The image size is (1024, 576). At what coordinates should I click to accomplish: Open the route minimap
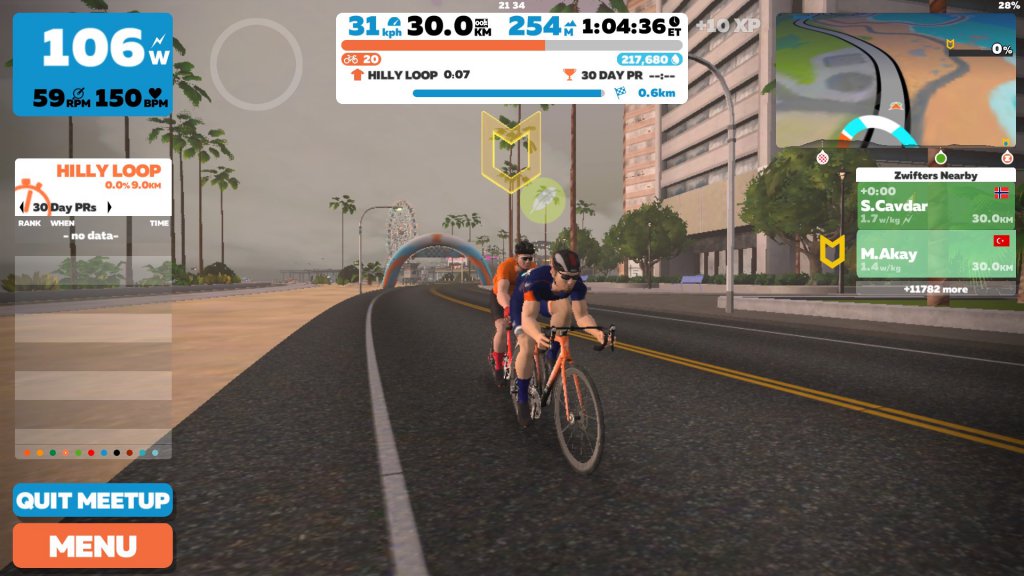coord(895,80)
